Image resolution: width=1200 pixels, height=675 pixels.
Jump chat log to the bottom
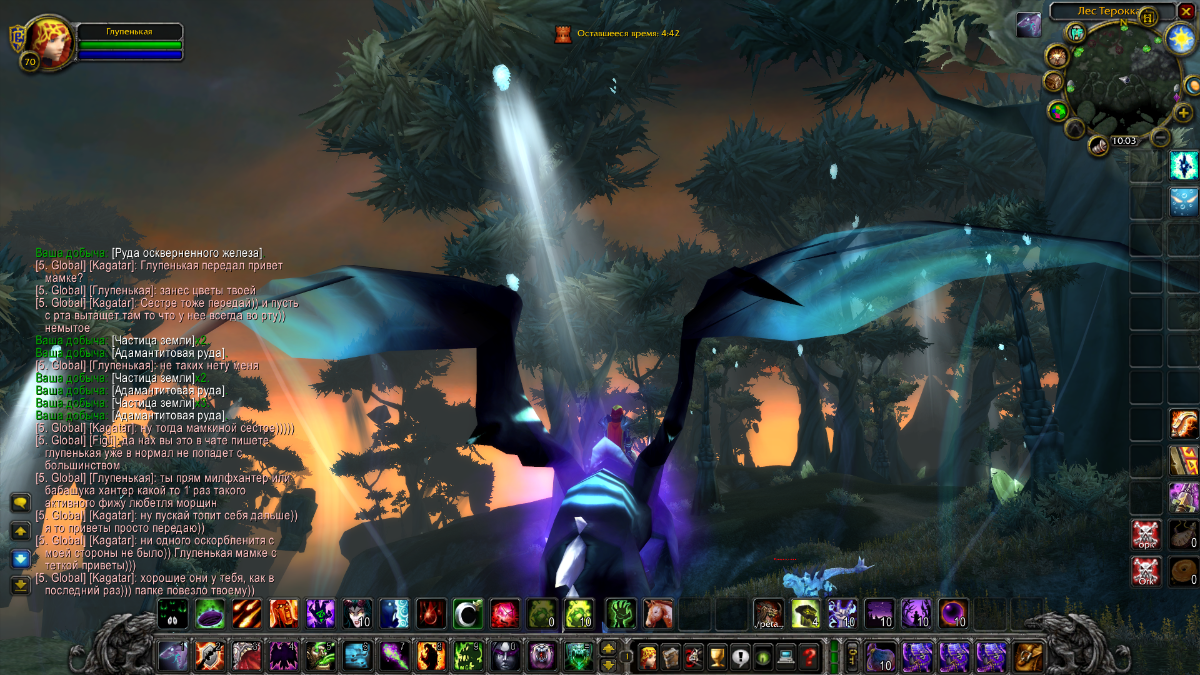20,585
